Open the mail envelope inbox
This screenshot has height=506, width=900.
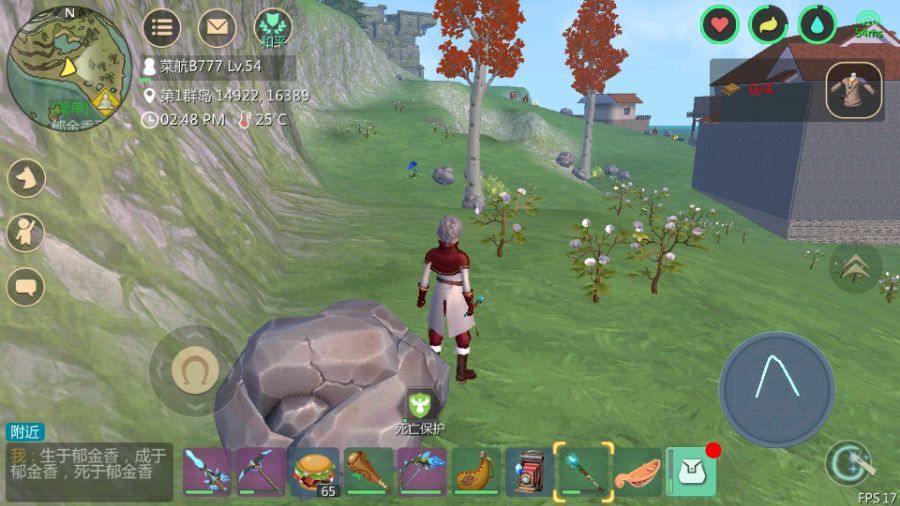[x=216, y=28]
